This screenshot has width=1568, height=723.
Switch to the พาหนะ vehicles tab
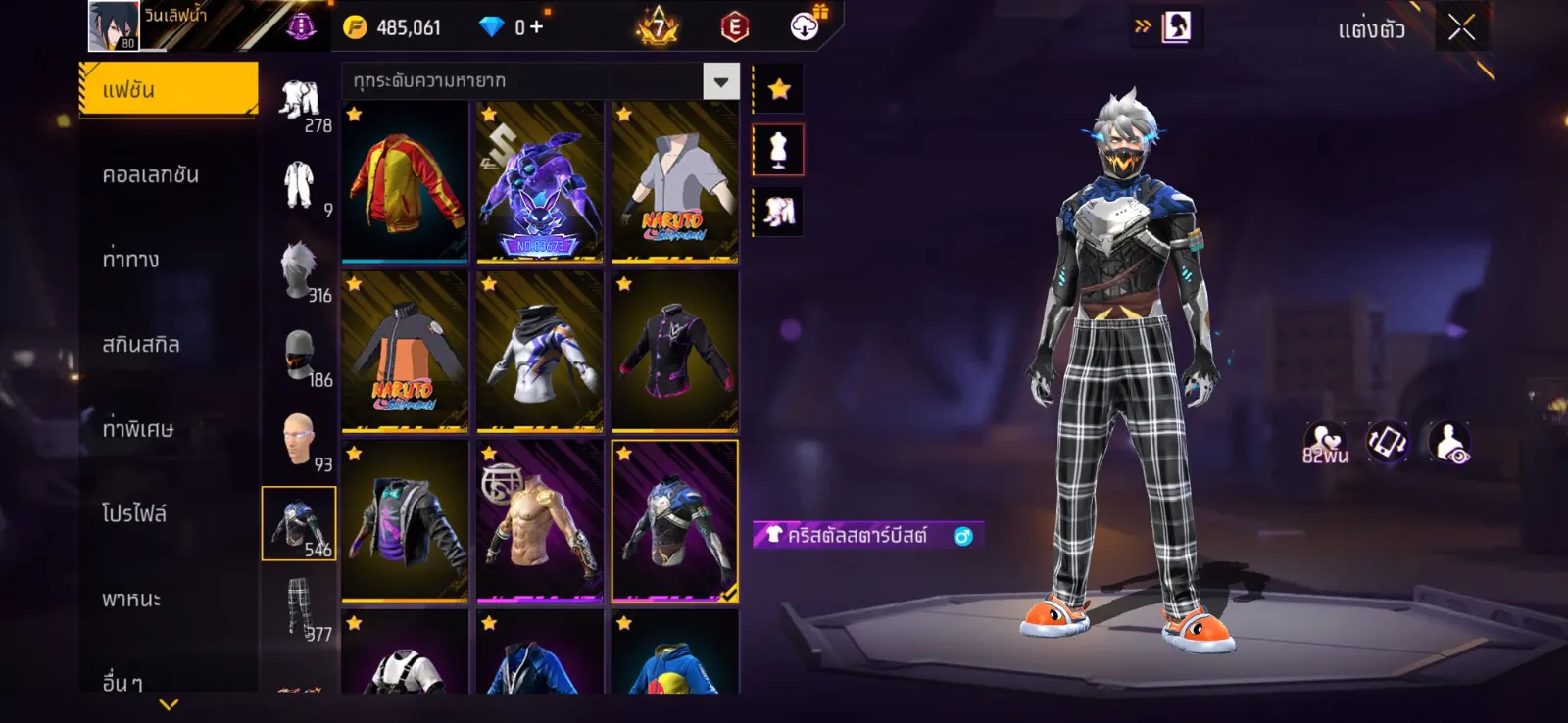point(131,599)
